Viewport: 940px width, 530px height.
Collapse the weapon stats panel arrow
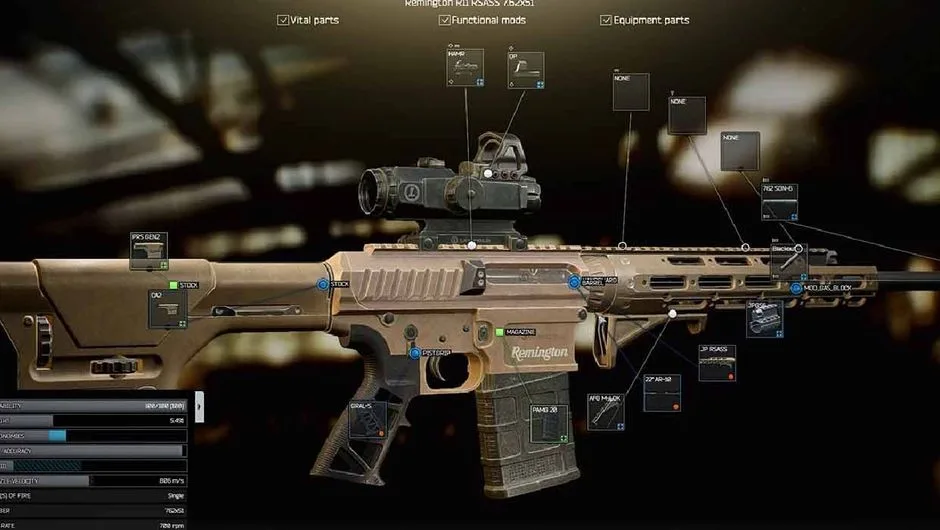tap(199, 406)
